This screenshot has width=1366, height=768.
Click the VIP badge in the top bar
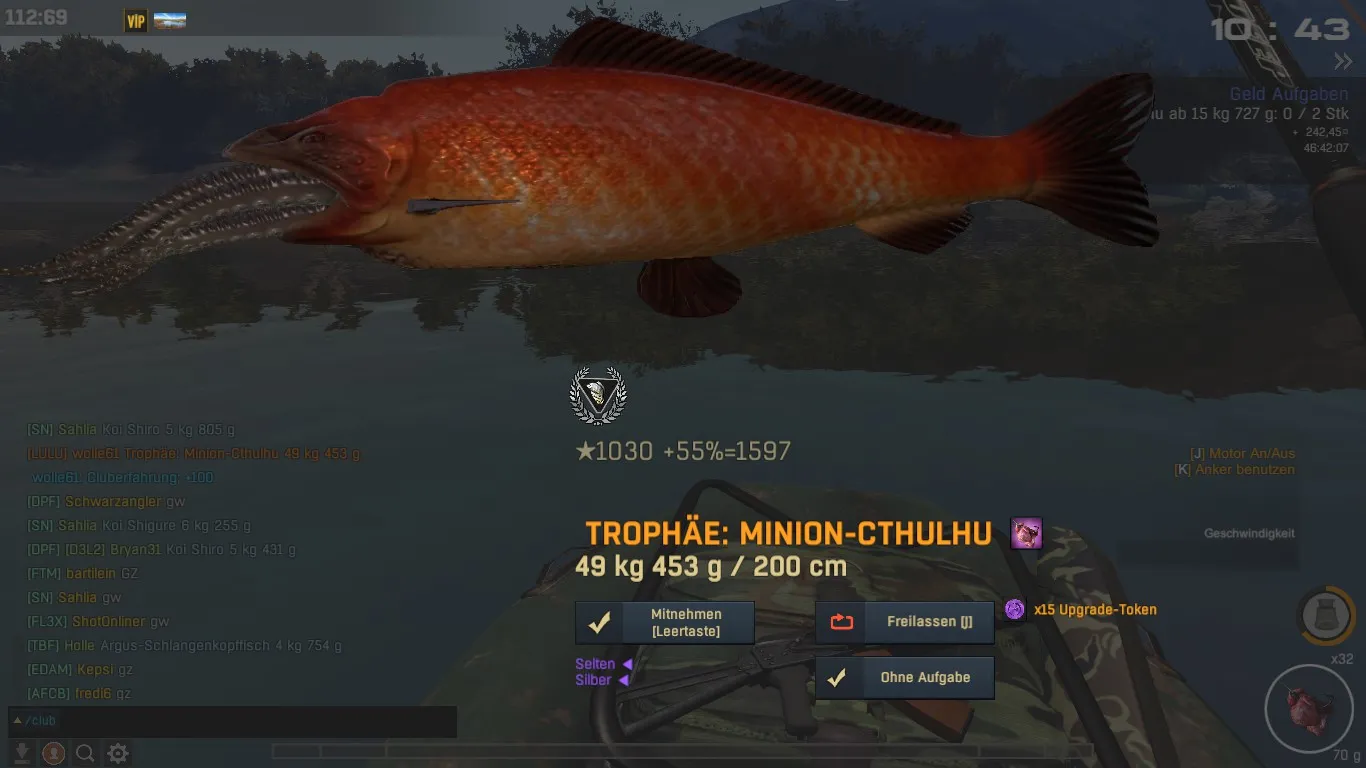click(135, 20)
